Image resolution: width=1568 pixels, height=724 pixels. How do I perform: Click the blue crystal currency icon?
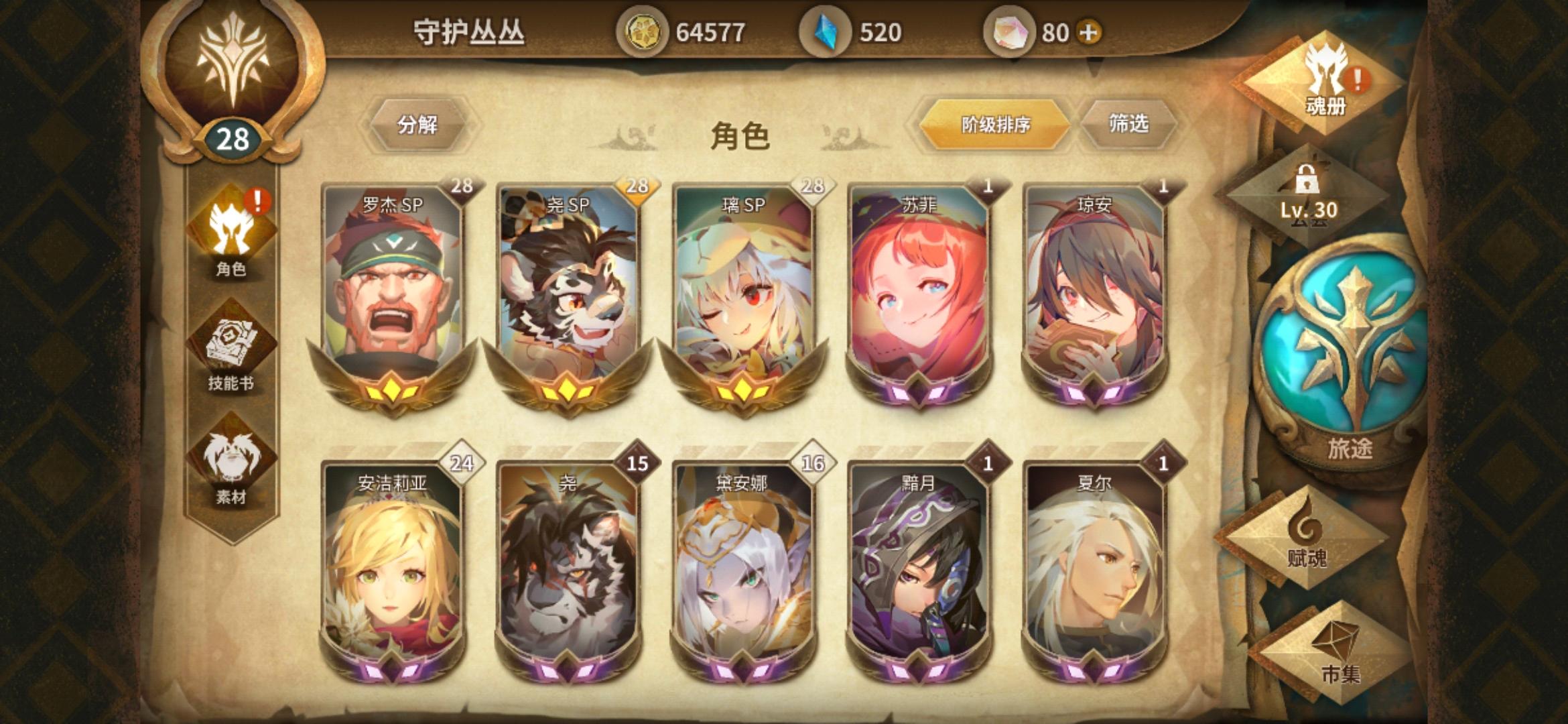pyautogui.click(x=828, y=30)
